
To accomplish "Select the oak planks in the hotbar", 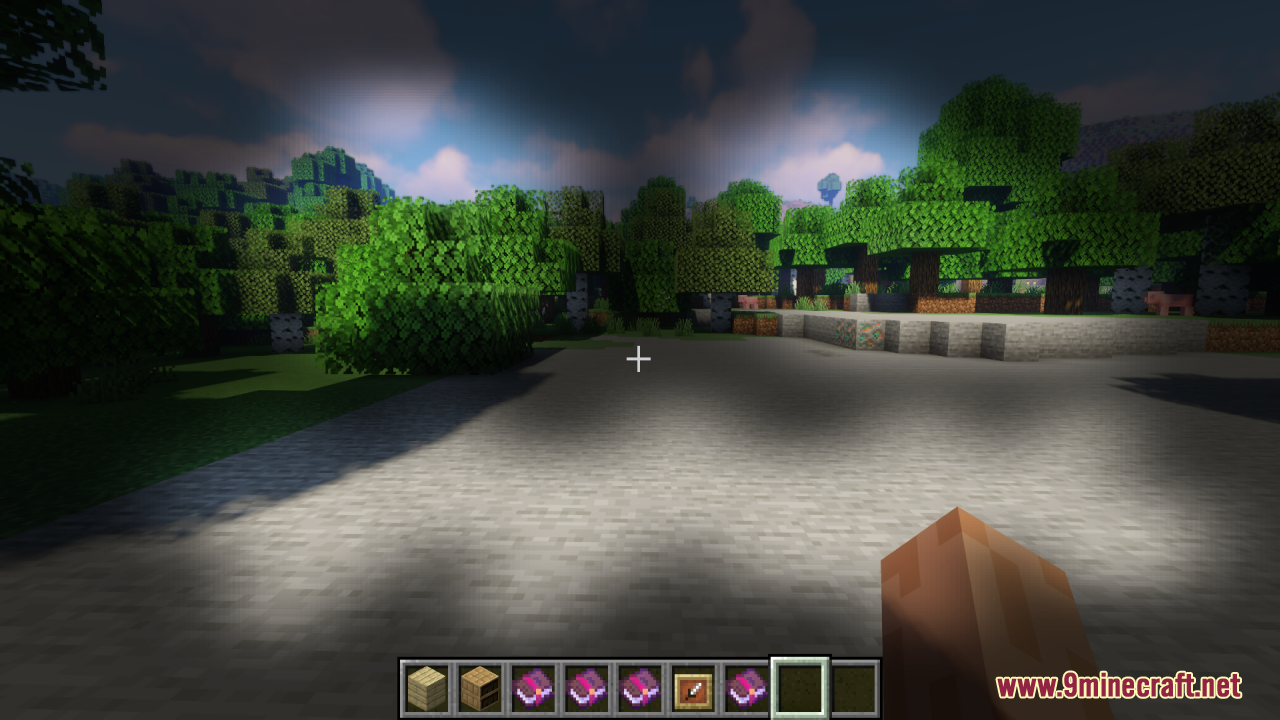I will 426,685.
